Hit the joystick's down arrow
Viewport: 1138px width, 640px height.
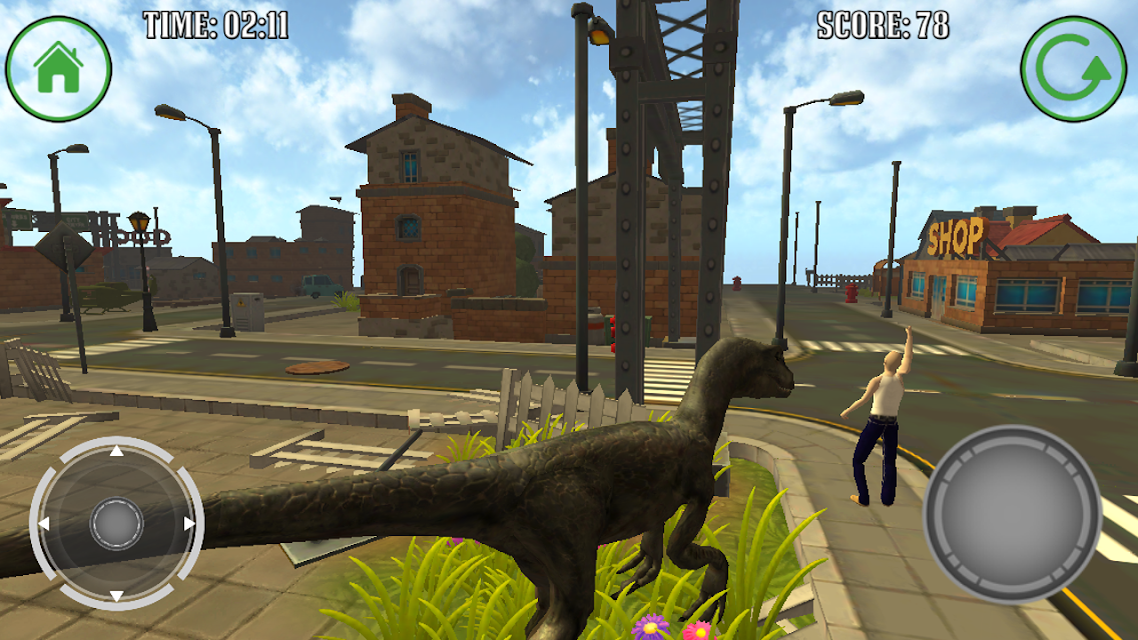point(116,596)
